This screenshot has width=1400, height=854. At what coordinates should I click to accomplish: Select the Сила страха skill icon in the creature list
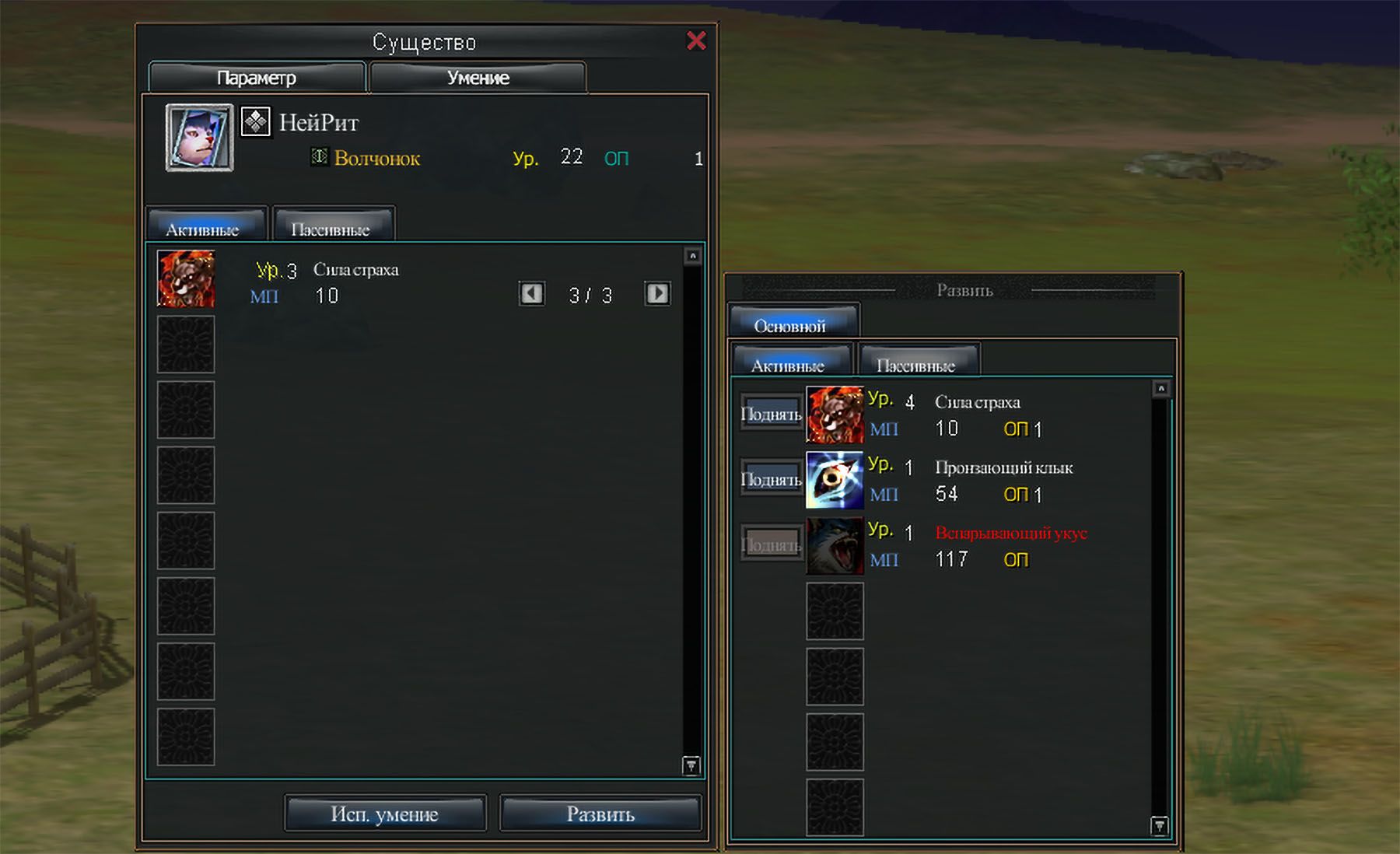pyautogui.click(x=186, y=278)
